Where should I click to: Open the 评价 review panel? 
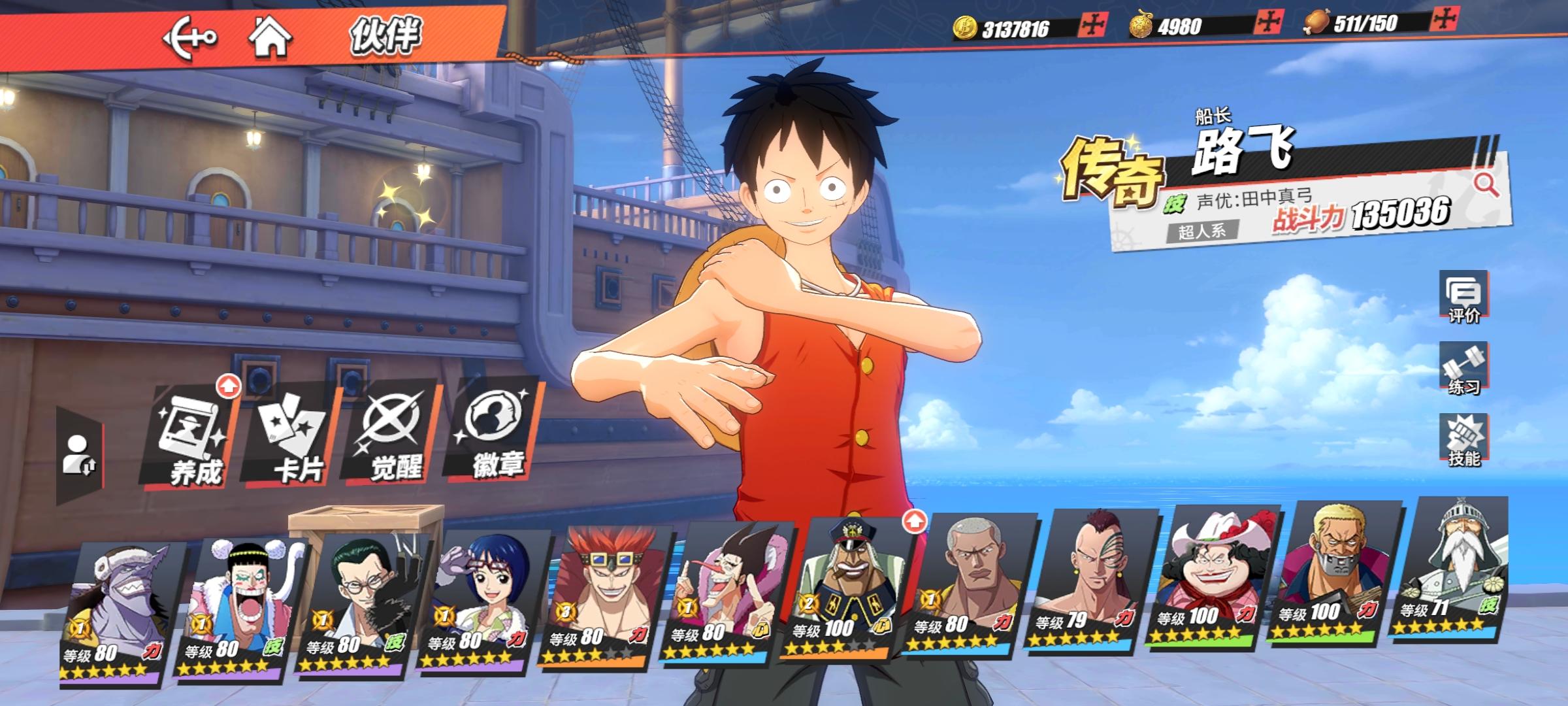[1463, 297]
